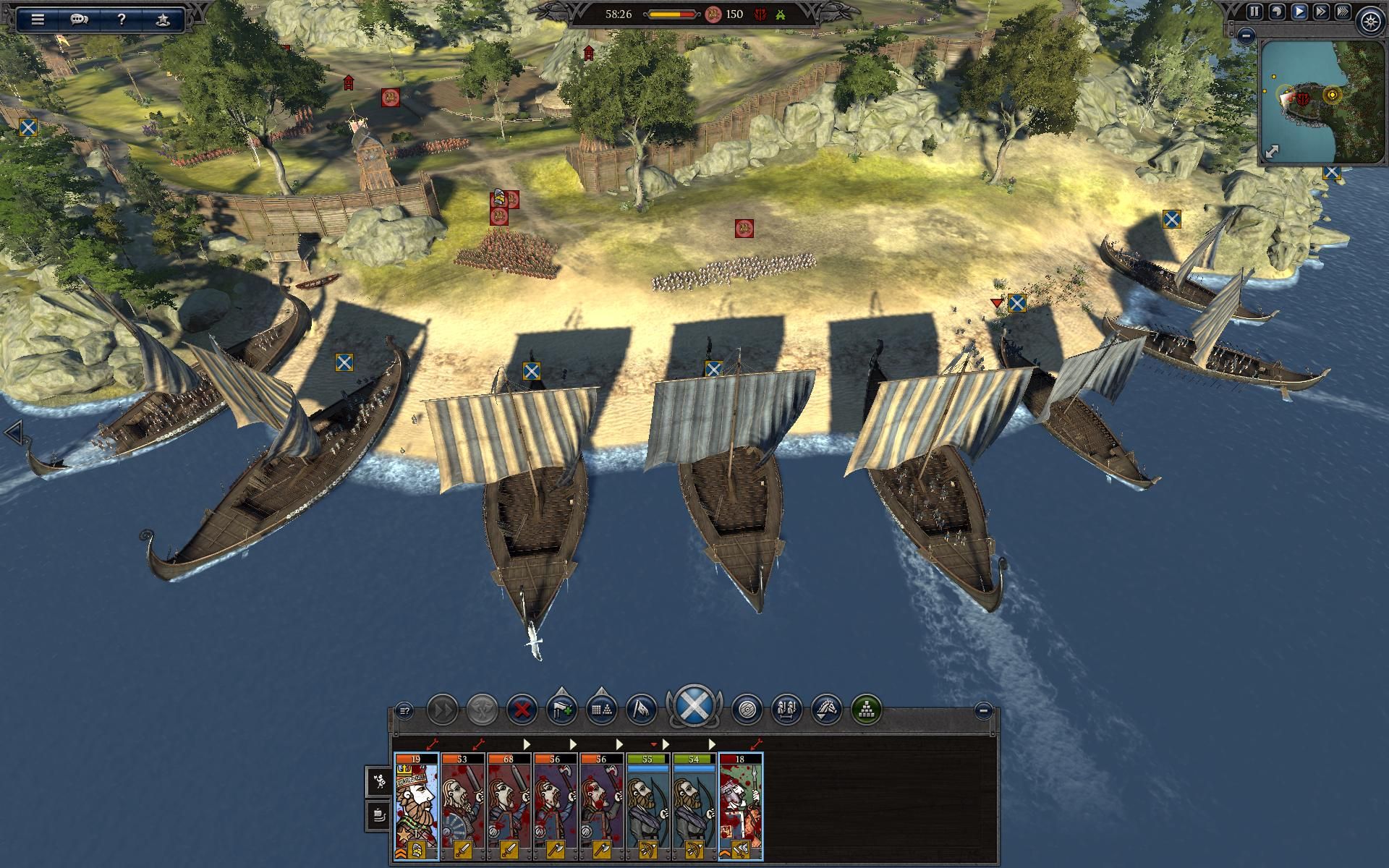Image resolution: width=1389 pixels, height=868 pixels.
Task: Toggle the ship units filter icon
Action: pyautogui.click(x=380, y=815)
